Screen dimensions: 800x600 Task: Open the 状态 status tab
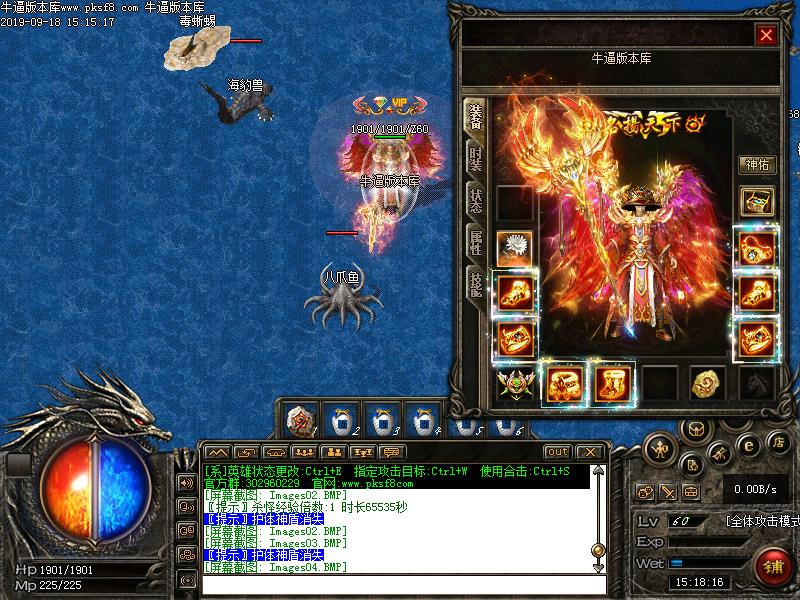click(476, 199)
